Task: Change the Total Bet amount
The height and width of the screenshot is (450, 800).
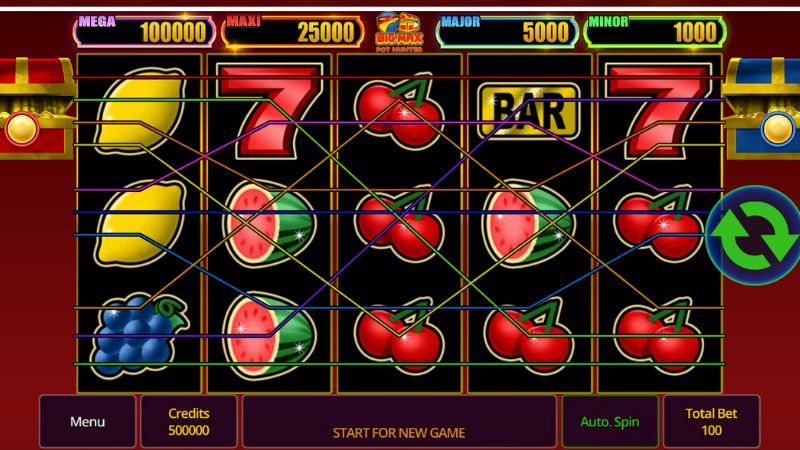Action: [711, 421]
